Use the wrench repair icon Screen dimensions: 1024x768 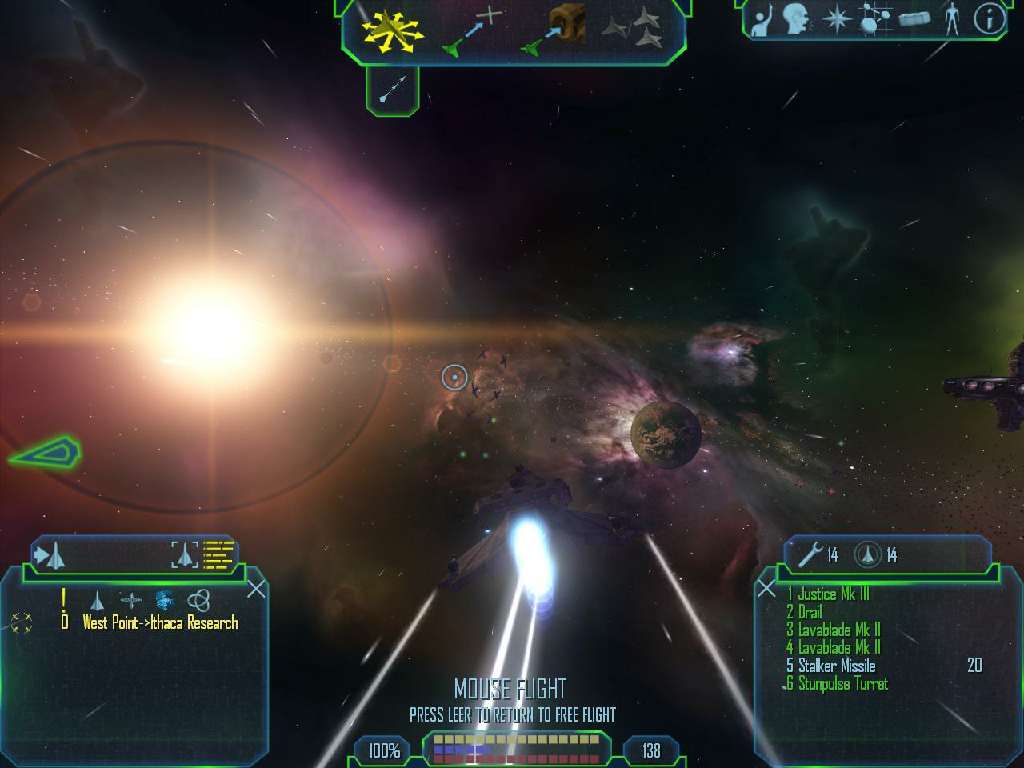[x=811, y=555]
